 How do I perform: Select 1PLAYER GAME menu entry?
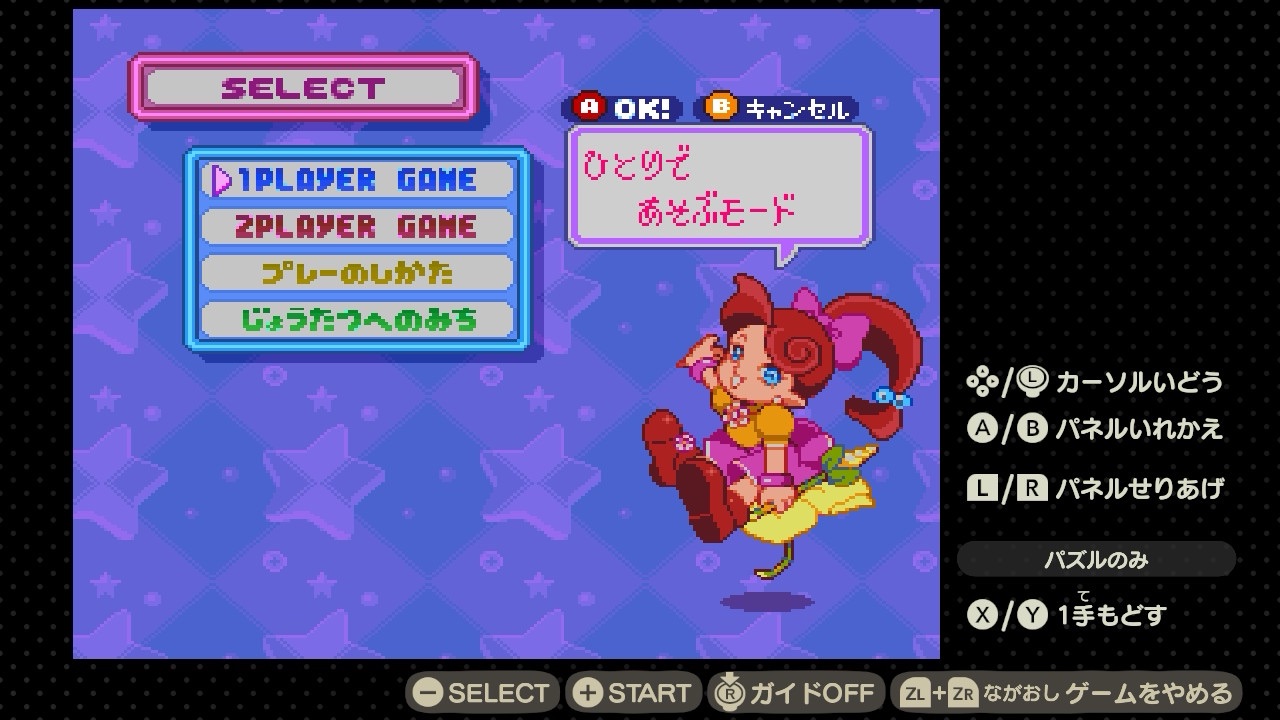pos(357,180)
